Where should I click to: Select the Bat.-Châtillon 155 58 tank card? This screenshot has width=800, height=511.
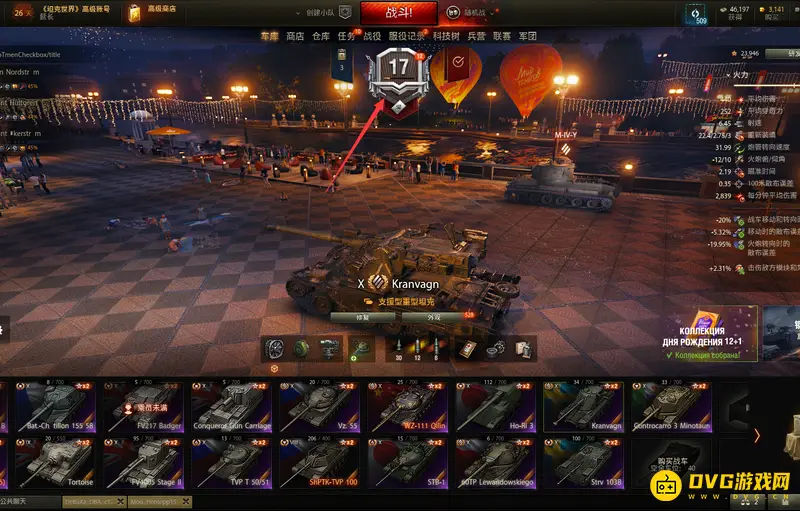[x=55, y=406]
